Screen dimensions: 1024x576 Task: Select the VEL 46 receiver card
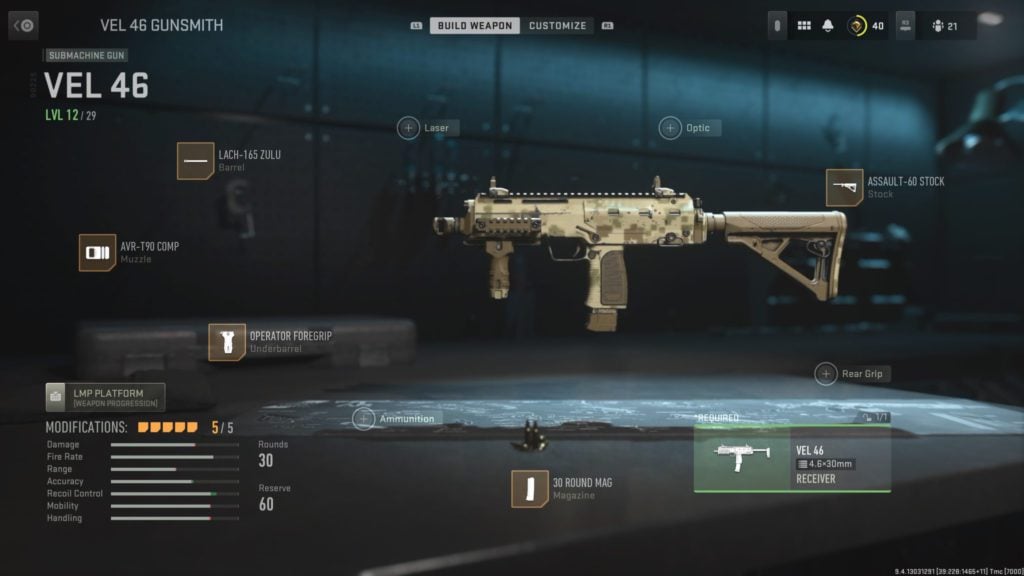tap(792, 459)
